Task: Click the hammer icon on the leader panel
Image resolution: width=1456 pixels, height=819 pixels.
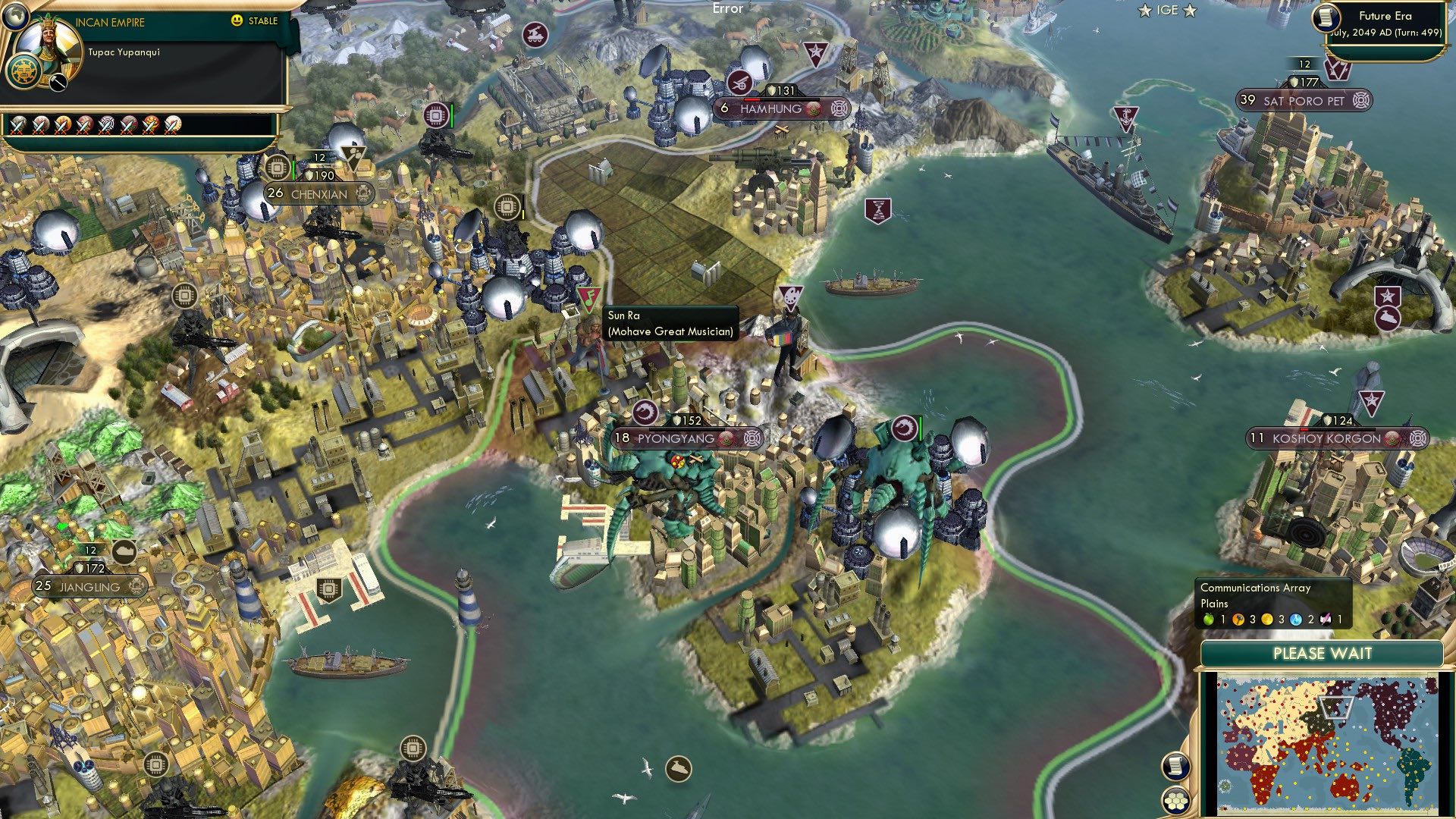Action: (58, 83)
